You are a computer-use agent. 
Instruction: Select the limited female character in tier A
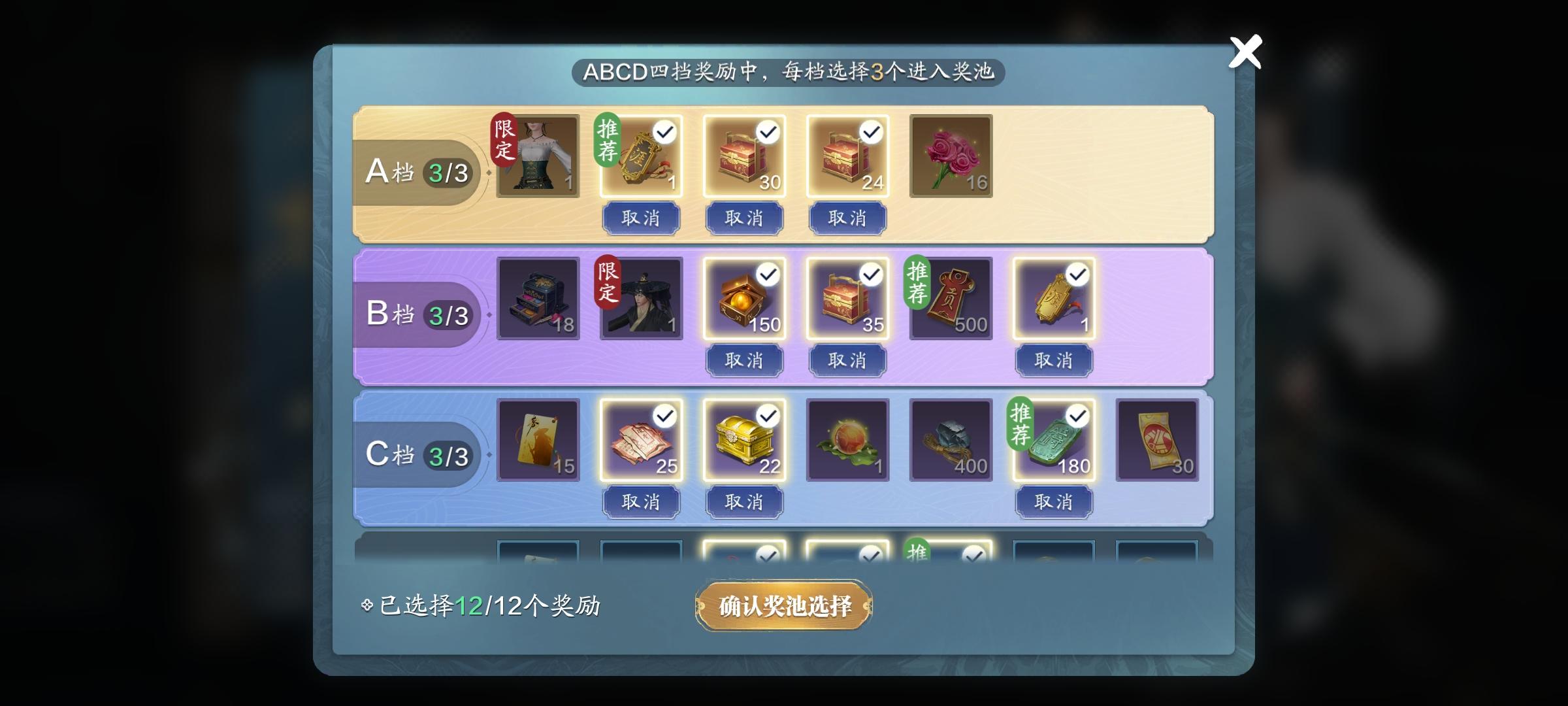(538, 157)
